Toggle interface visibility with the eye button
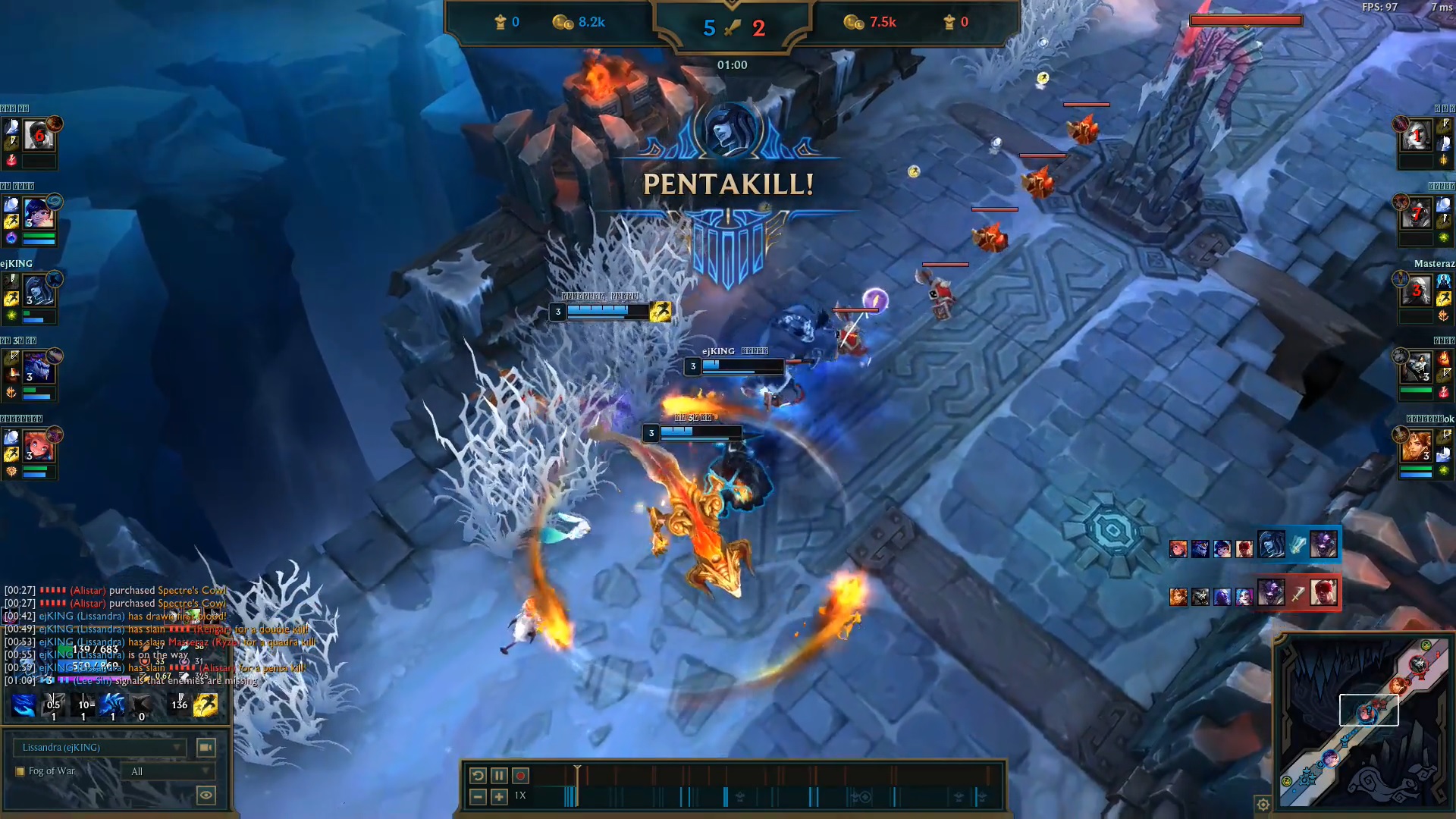 (206, 795)
